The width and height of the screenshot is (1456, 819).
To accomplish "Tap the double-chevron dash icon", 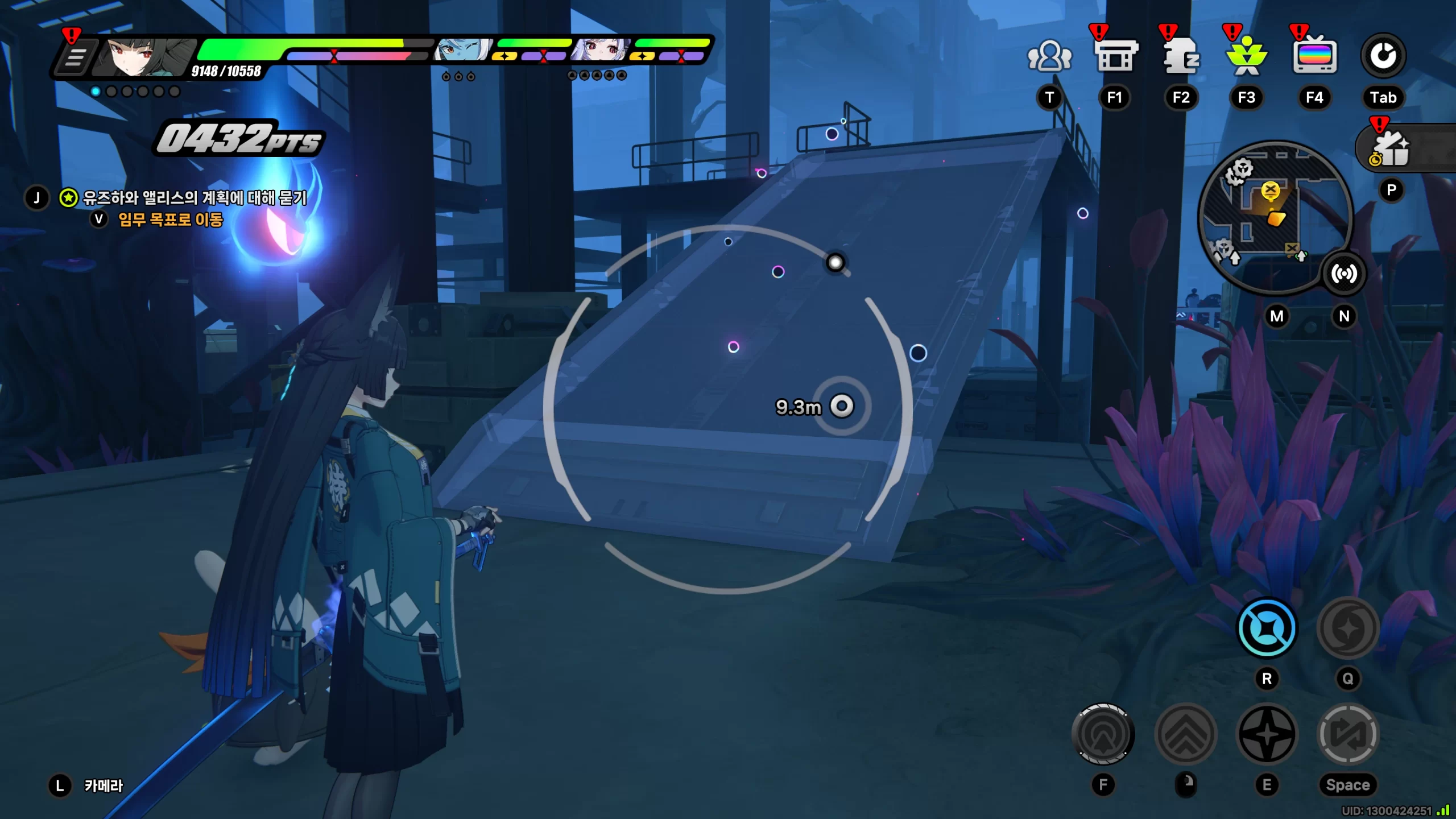I will 1186,734.
